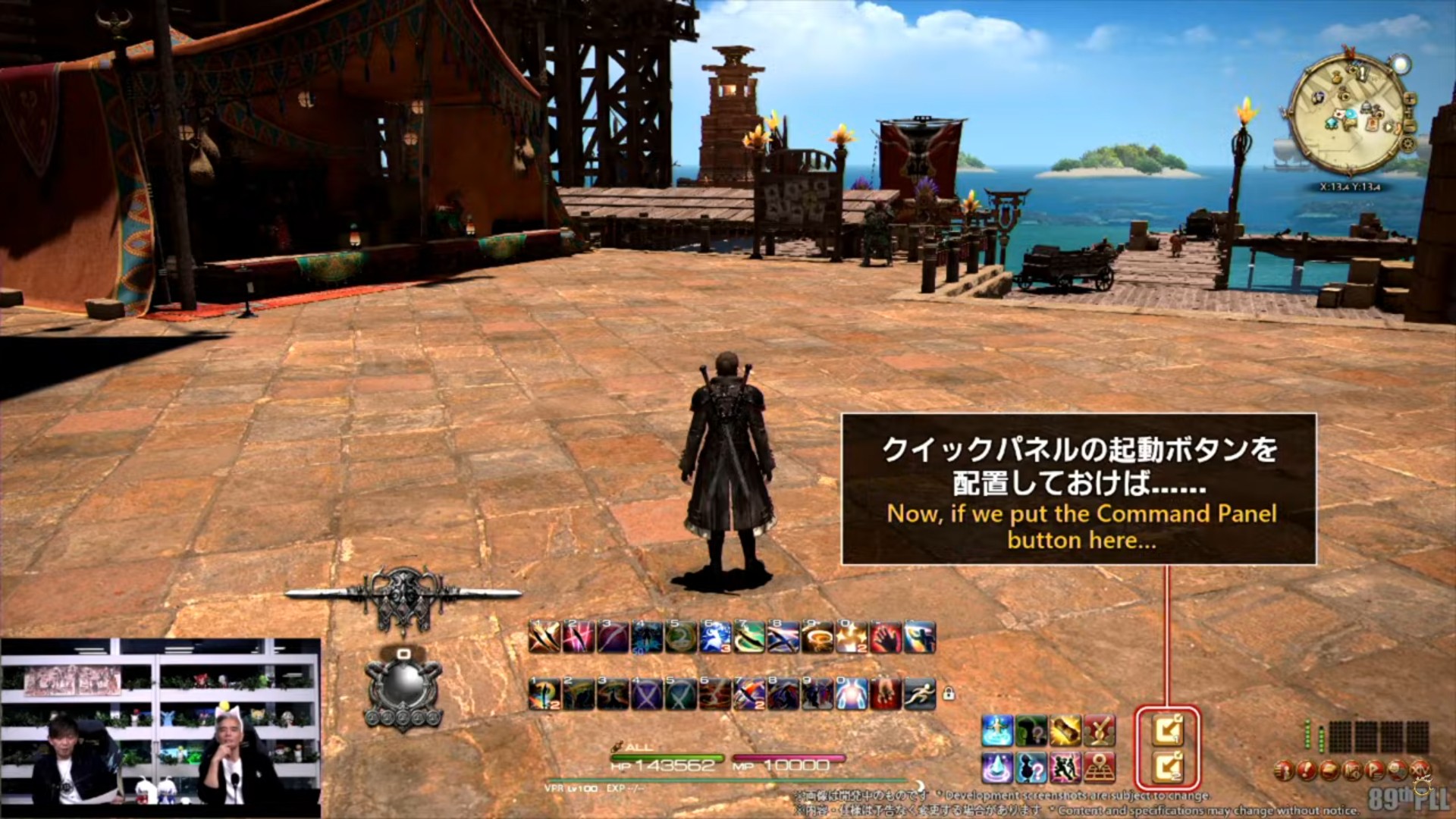
Task: Activate hotbar slot 1 weapon skill
Action: pos(544,637)
